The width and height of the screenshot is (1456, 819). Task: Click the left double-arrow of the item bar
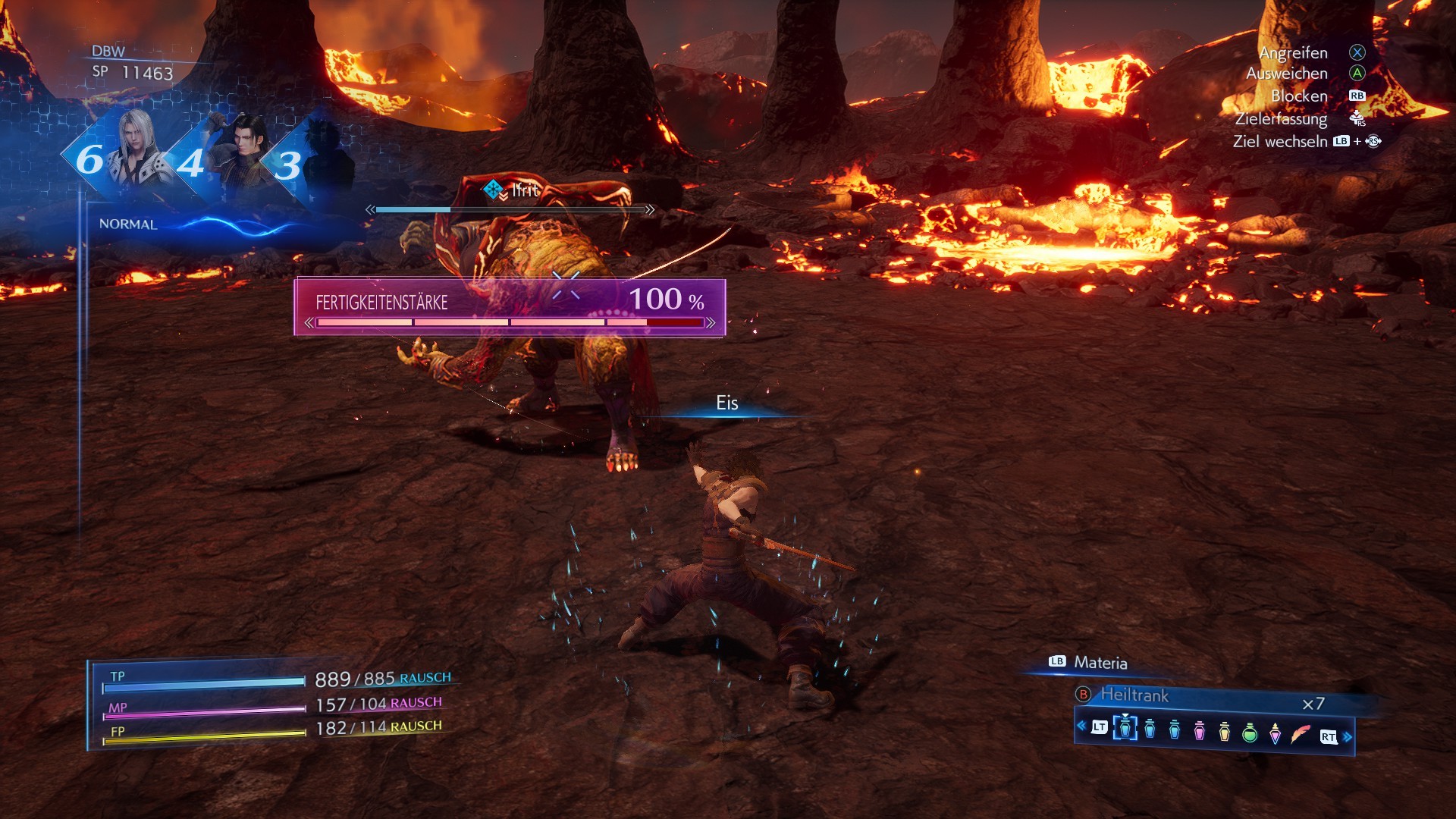tap(1081, 726)
